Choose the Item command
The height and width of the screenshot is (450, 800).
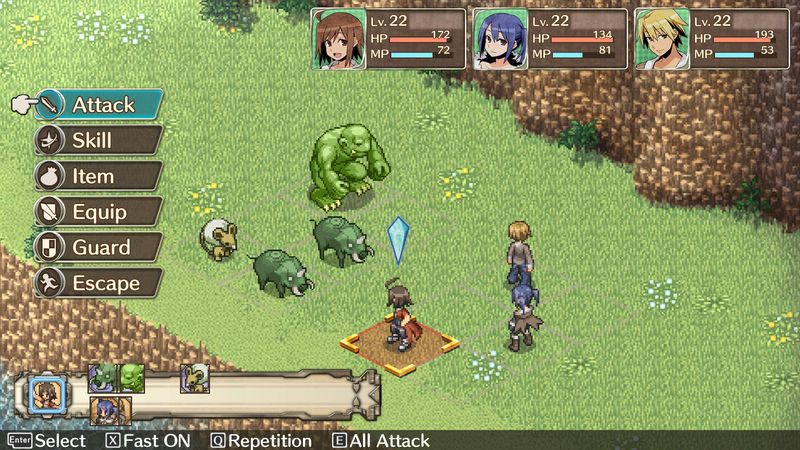100,176
